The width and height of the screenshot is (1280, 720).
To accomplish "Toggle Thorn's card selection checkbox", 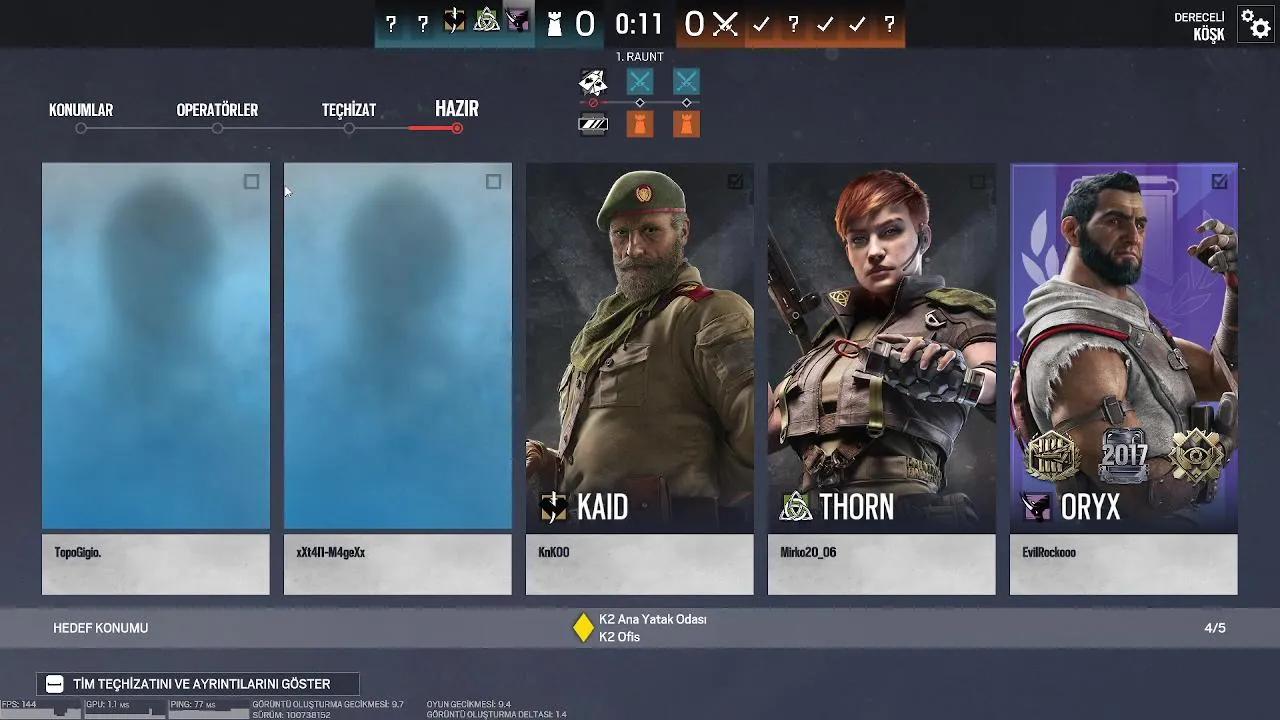I will pyautogui.click(x=978, y=182).
